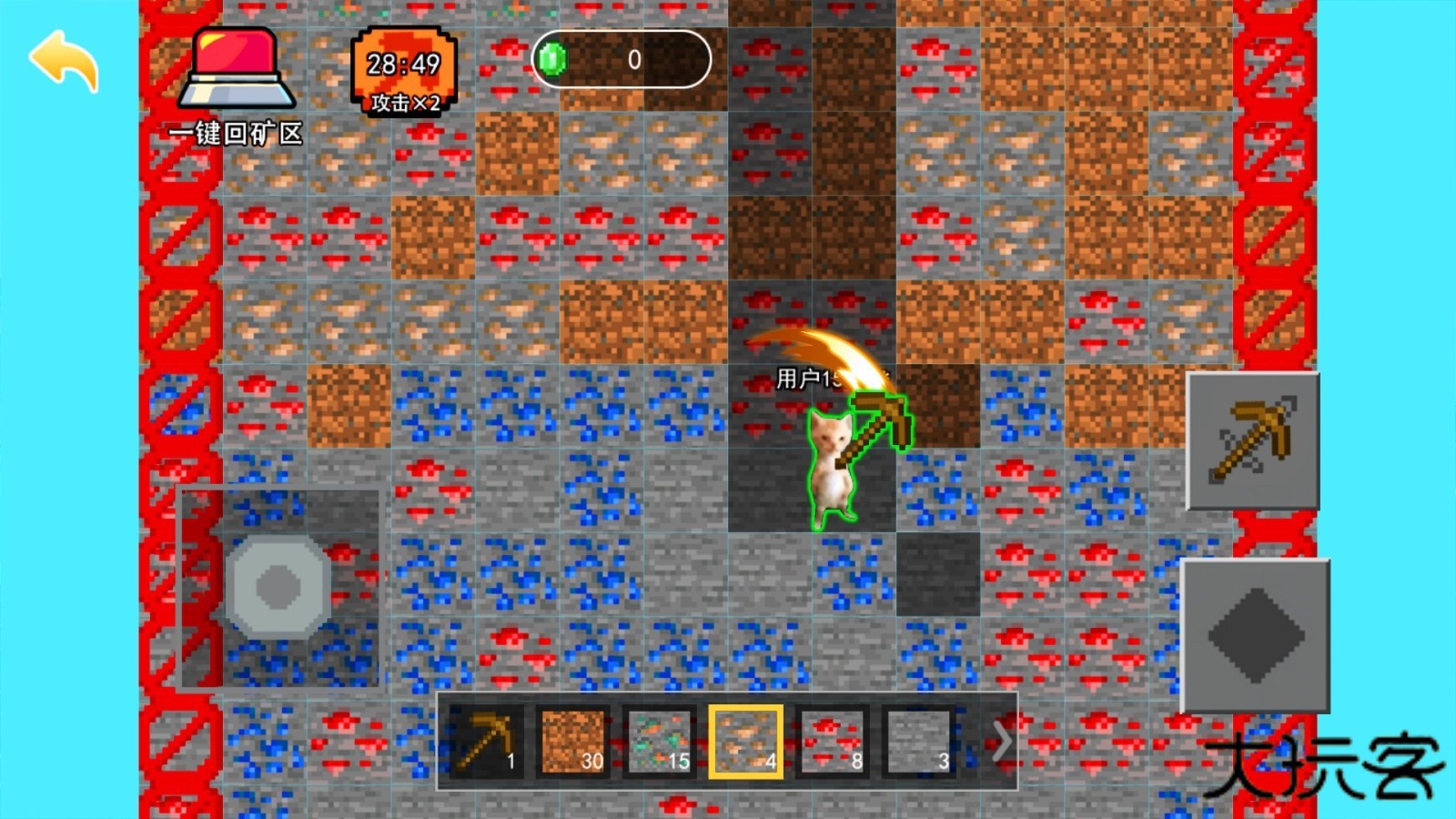Activate the attack ×2 boost icon
Screen dimensions: 1456x819
[403, 72]
